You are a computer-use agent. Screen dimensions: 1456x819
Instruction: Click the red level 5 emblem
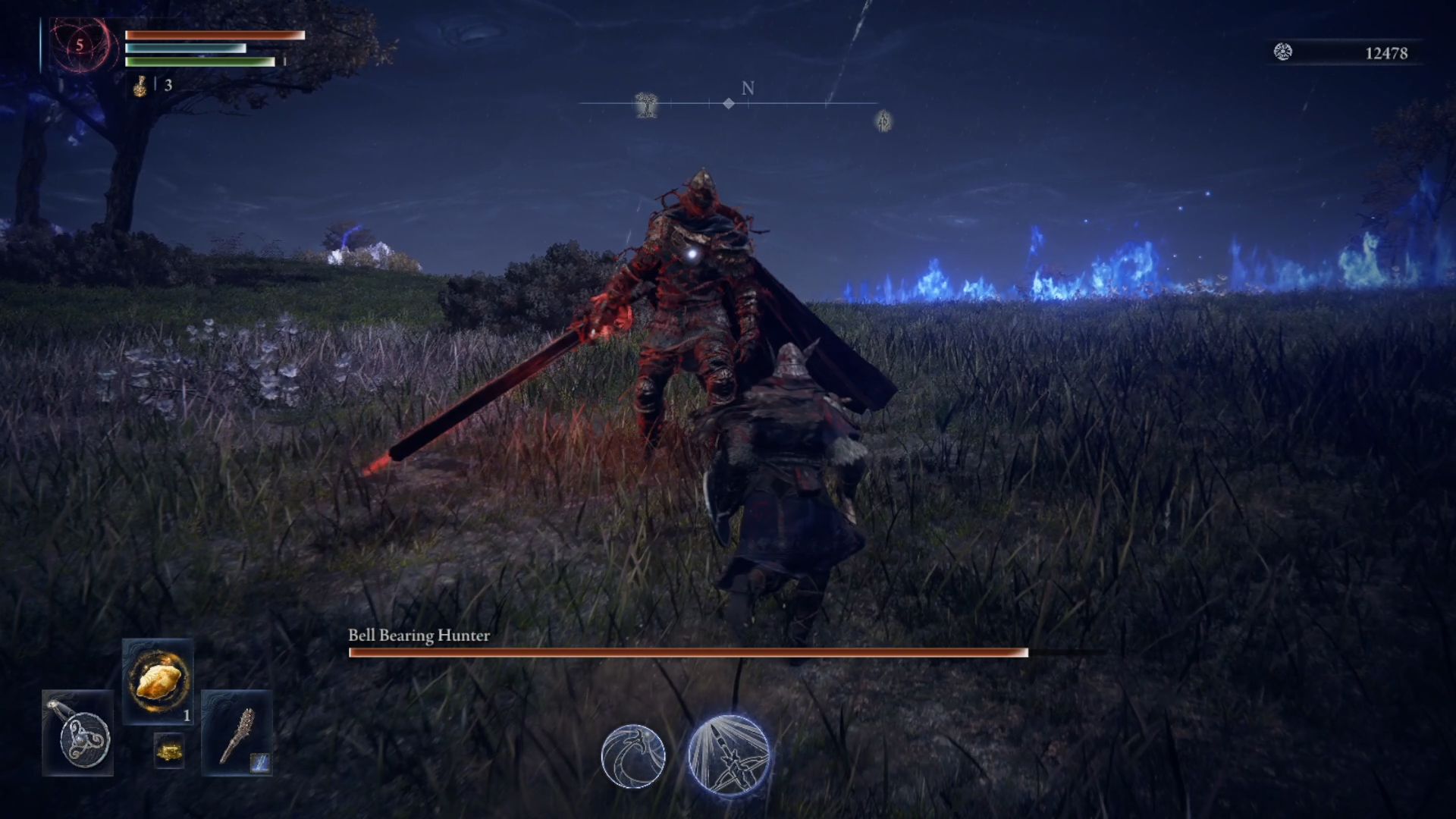click(80, 45)
